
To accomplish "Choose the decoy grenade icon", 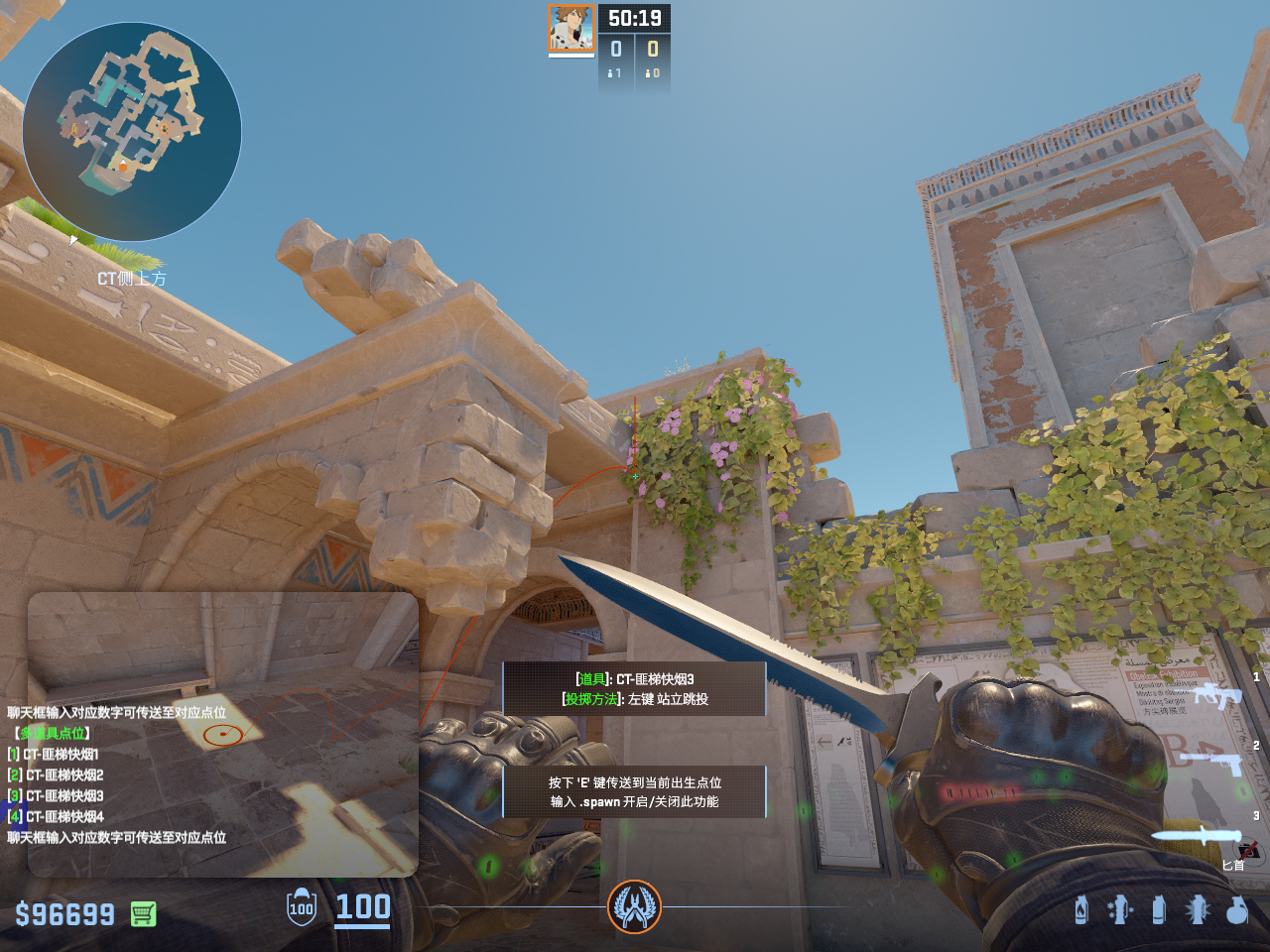I will pos(1119,909).
